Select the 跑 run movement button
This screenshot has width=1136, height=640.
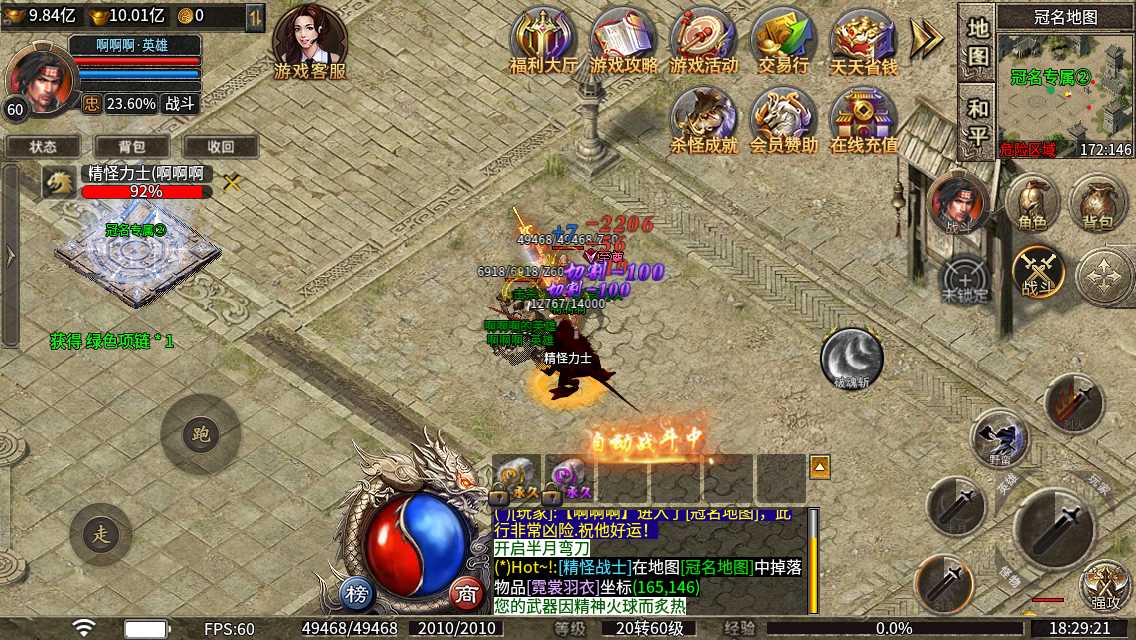pos(200,433)
